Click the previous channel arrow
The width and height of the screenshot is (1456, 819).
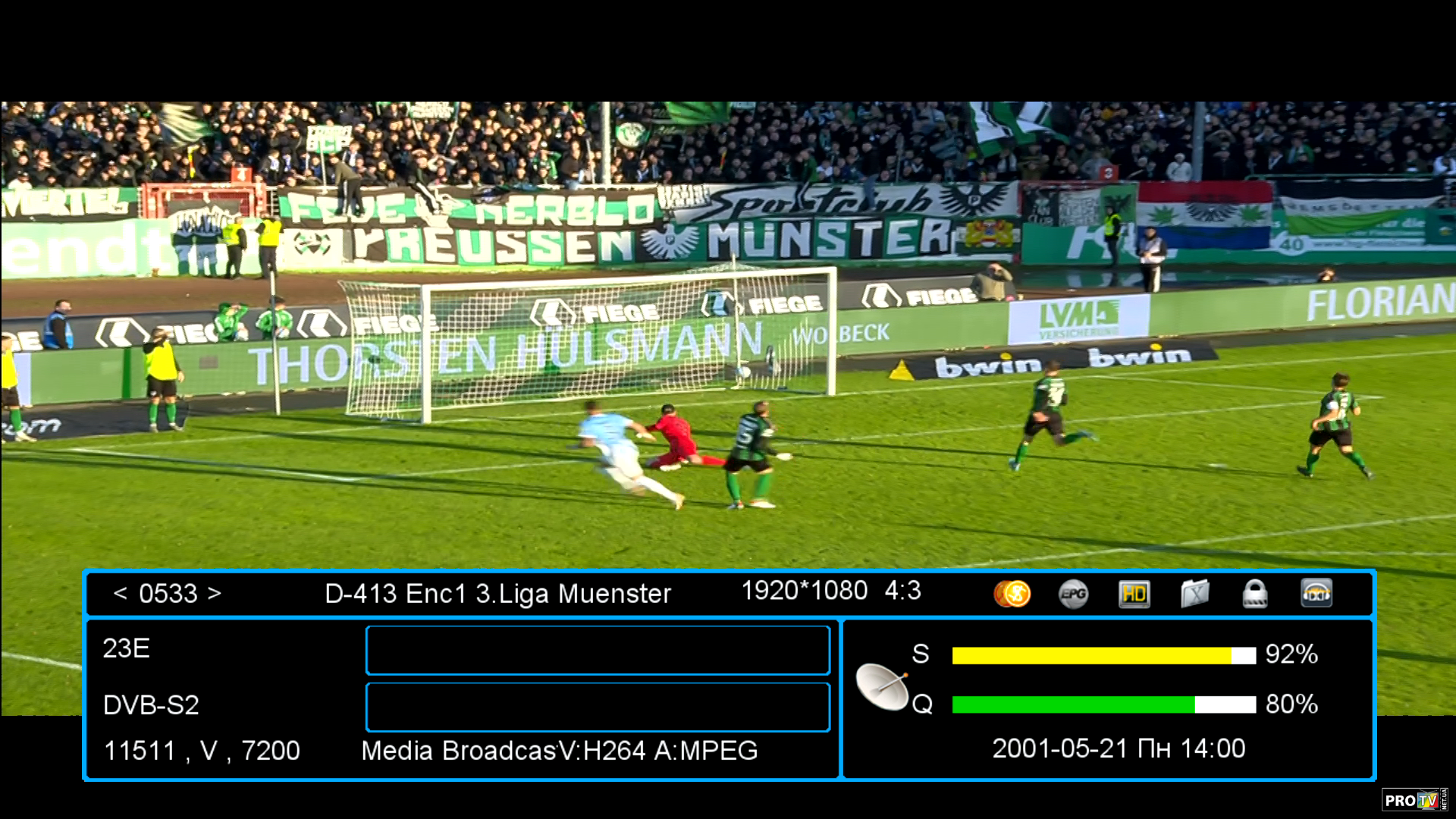(x=120, y=593)
